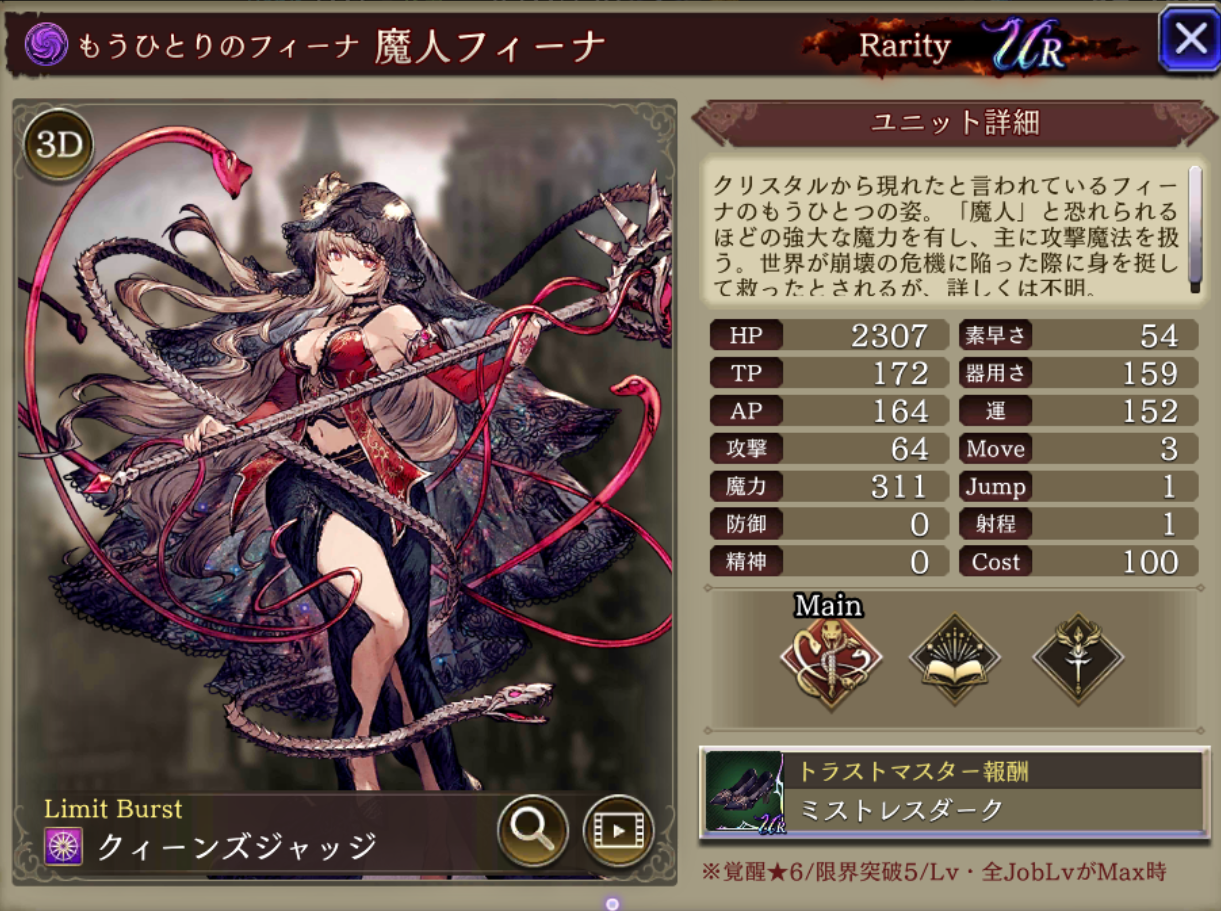
Task: Close the unit detail window
Action: coord(1189,40)
